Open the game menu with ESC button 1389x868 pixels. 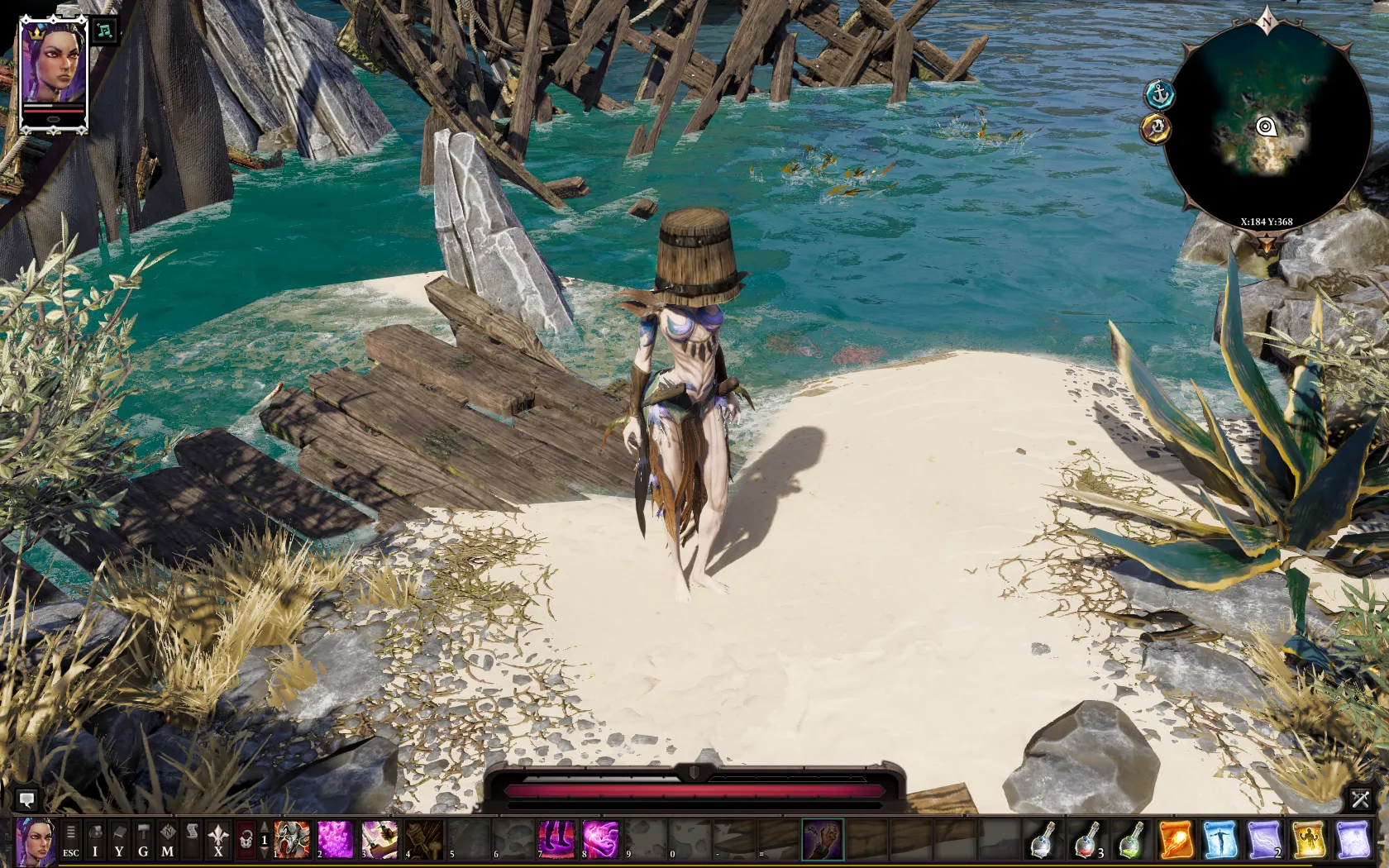coord(70,842)
